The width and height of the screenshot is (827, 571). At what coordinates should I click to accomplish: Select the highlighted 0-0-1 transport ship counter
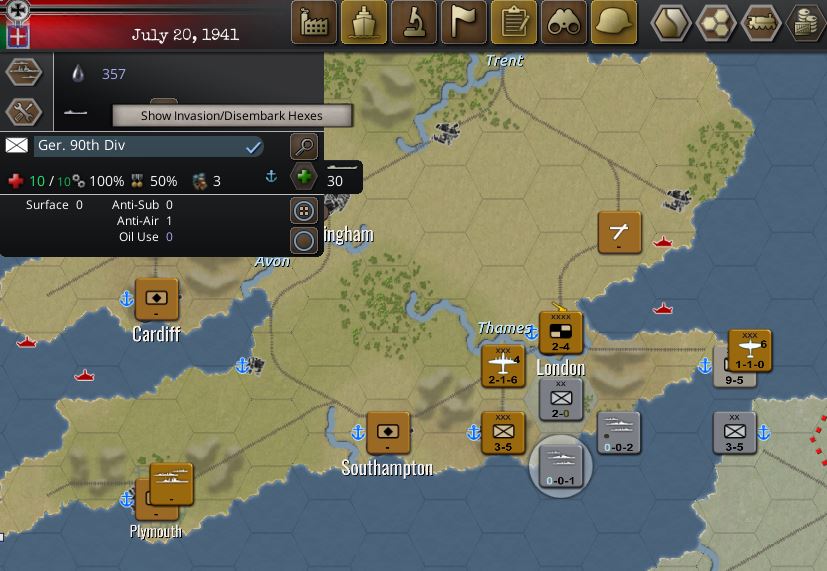point(560,464)
